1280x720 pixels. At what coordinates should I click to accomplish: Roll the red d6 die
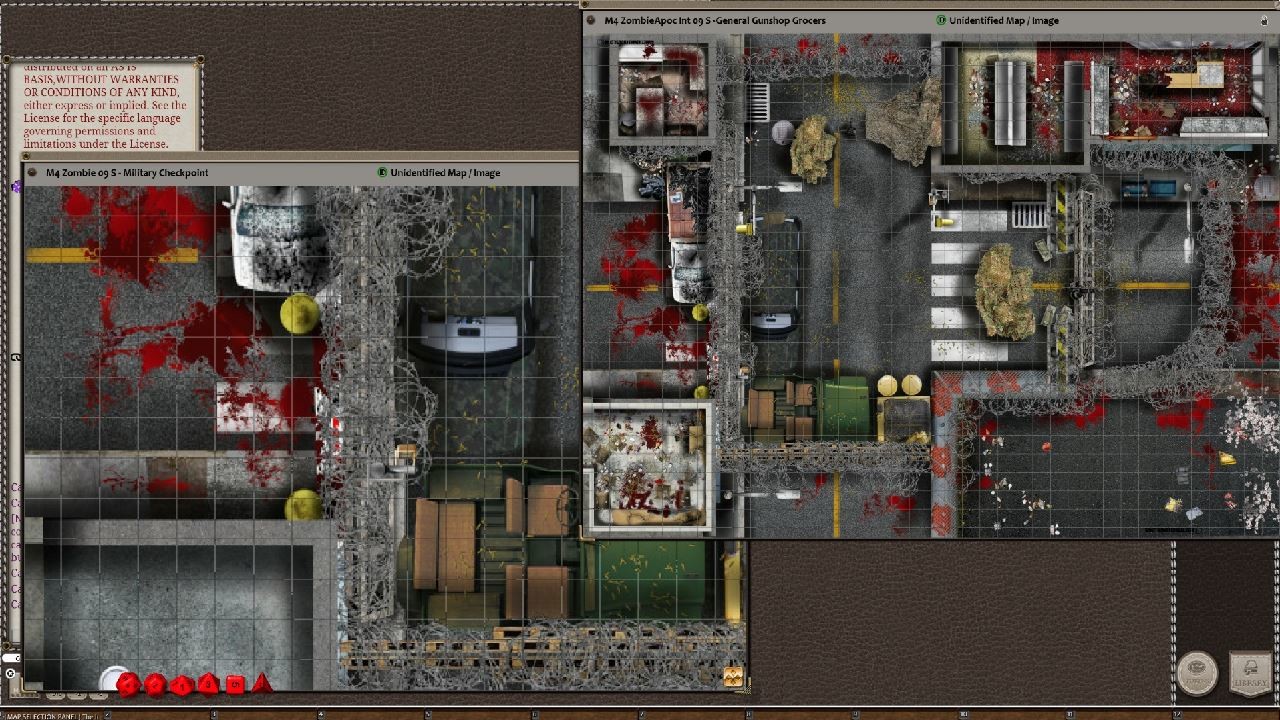click(235, 685)
